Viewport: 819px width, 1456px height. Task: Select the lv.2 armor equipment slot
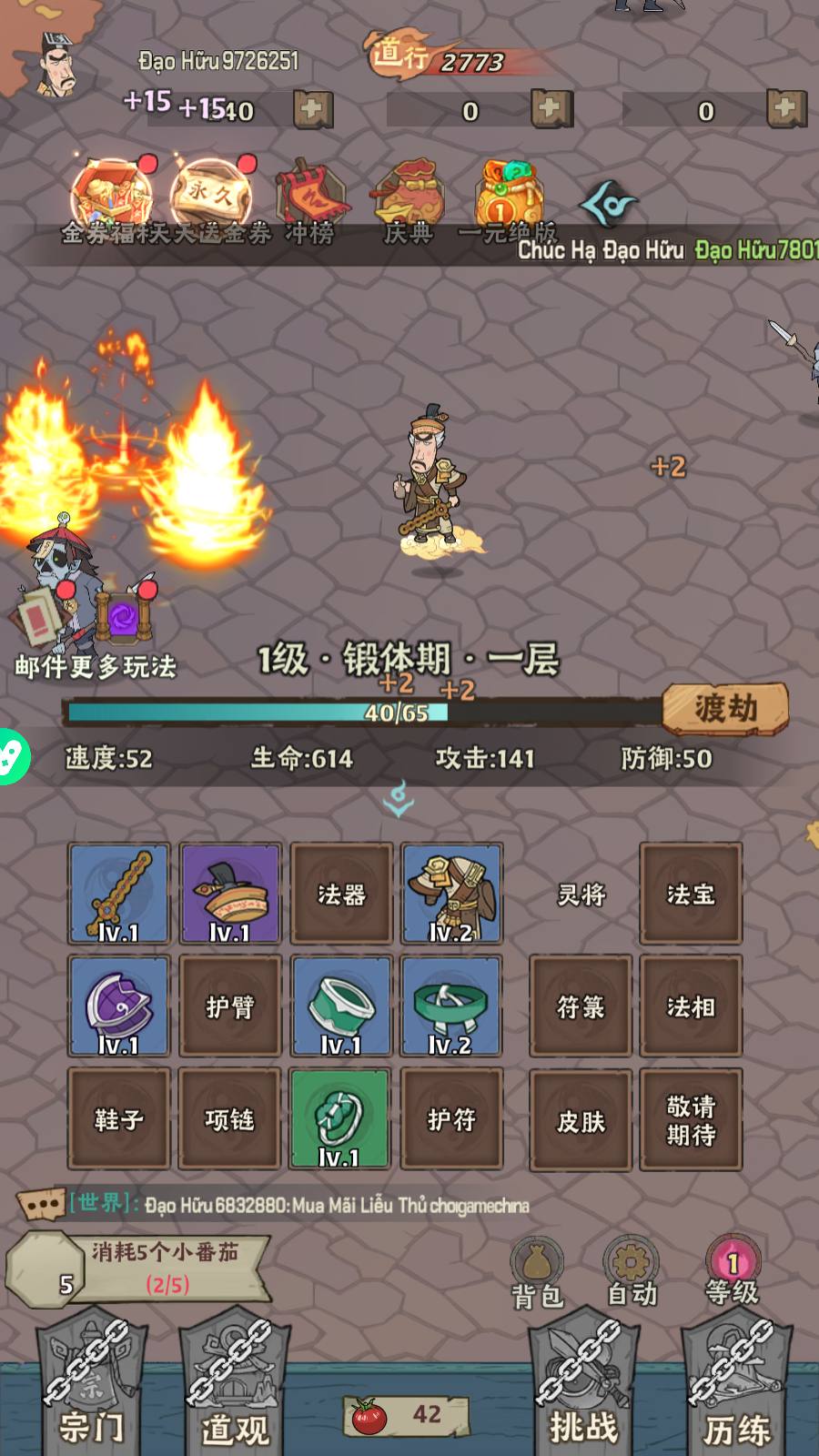pyautogui.click(x=451, y=894)
